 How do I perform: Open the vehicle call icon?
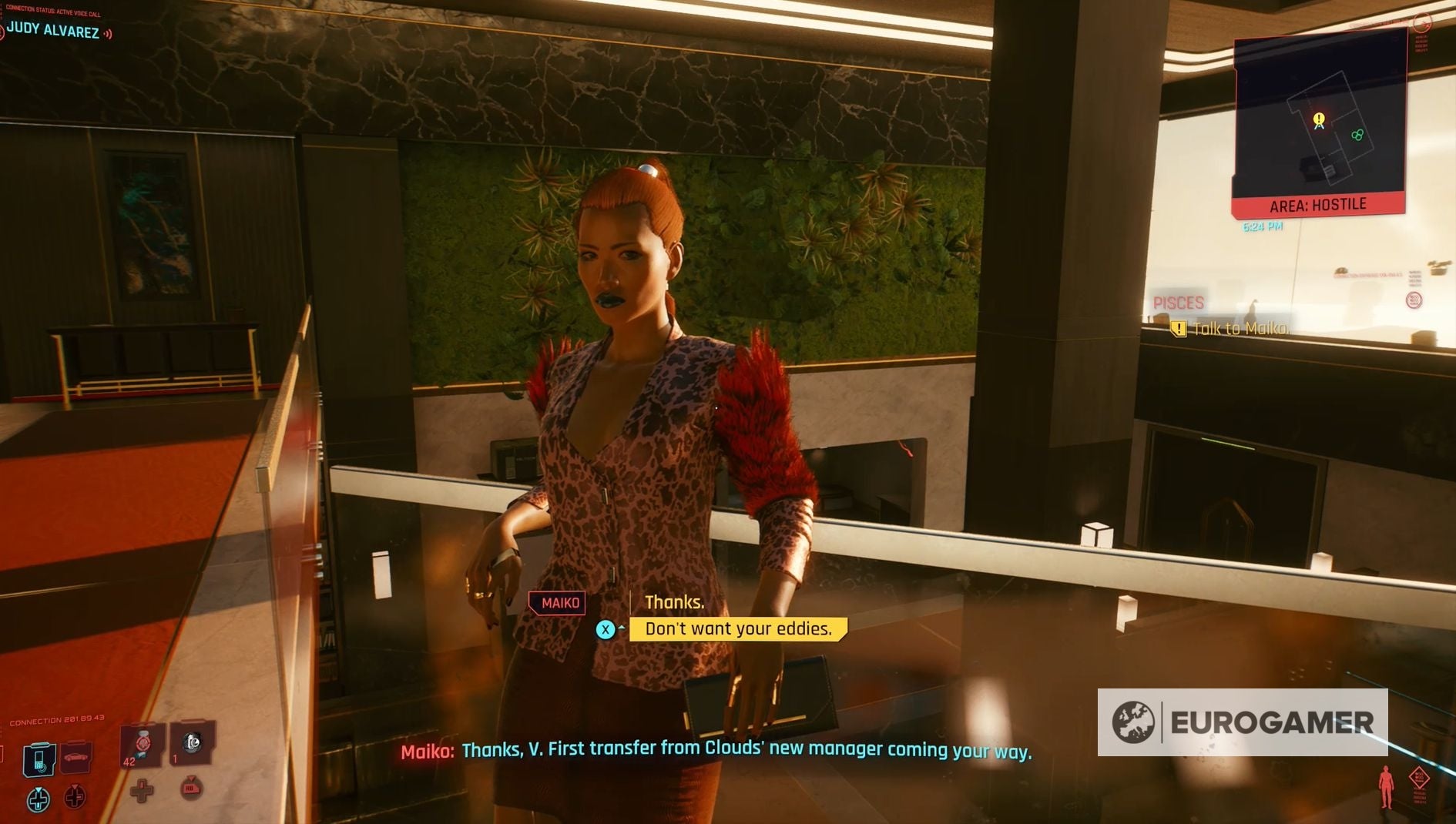pyautogui.click(x=75, y=759)
